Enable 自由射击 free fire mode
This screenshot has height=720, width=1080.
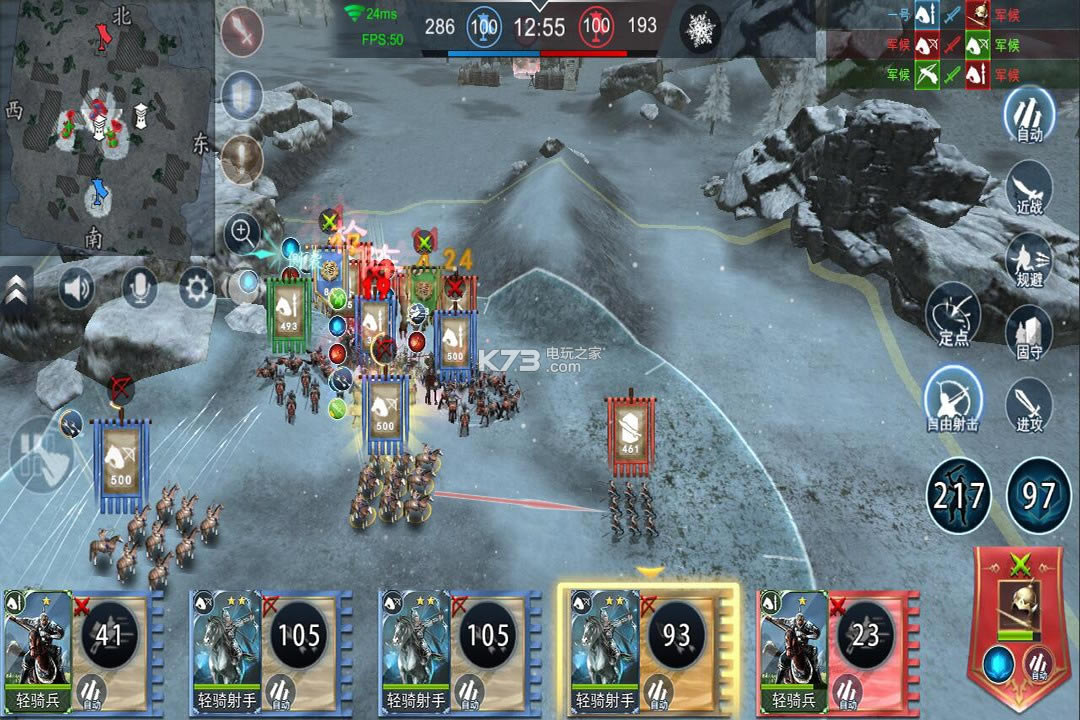point(952,397)
